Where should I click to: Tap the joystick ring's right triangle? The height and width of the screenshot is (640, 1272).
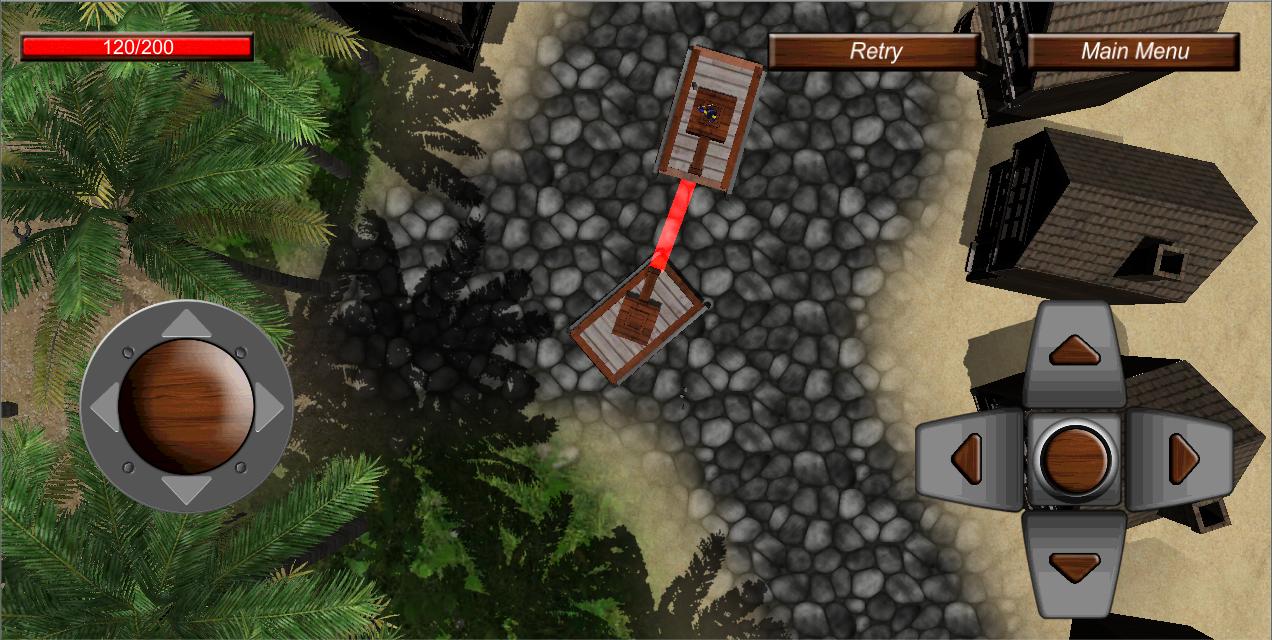[269, 407]
